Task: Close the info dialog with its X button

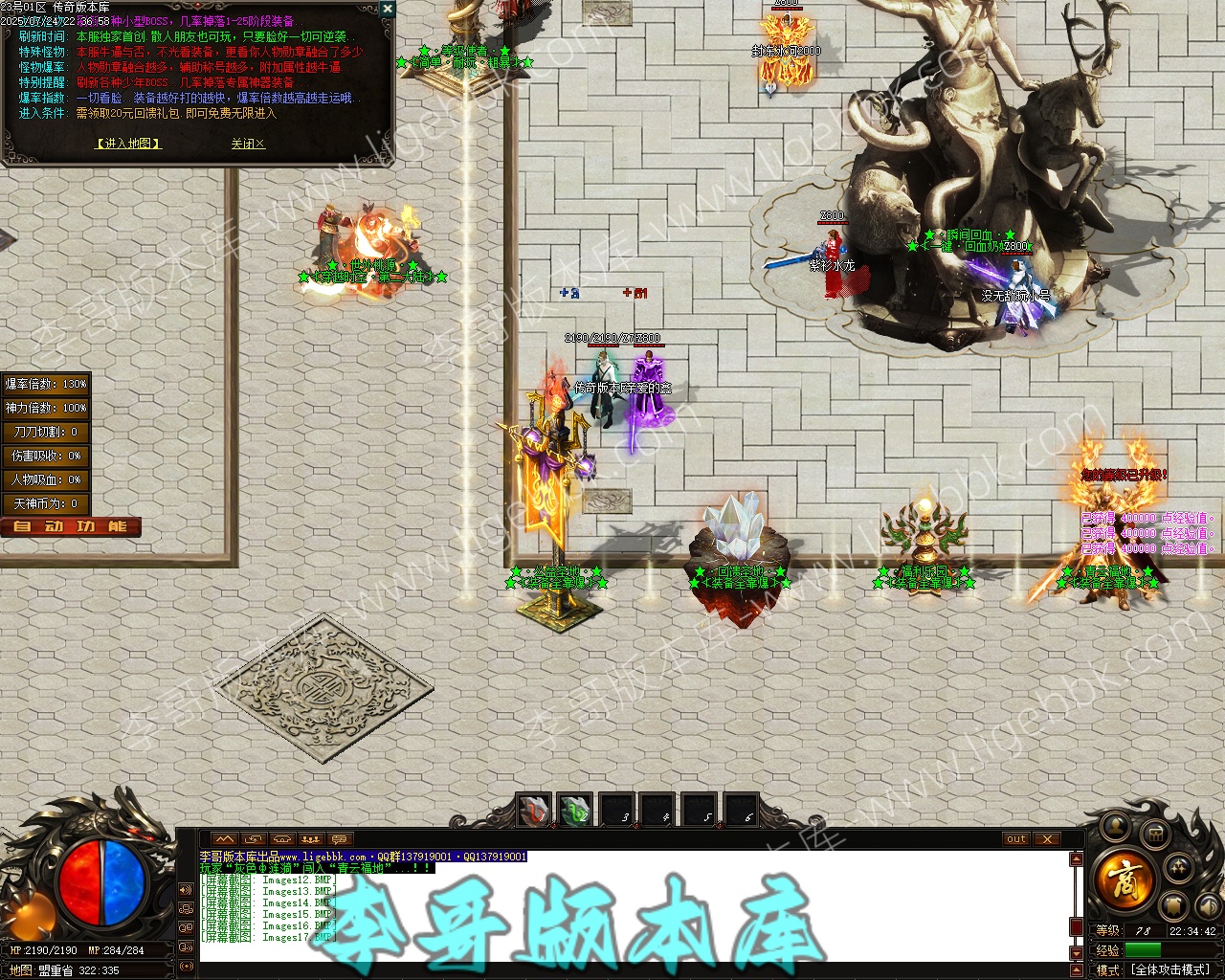Action: pos(387,9)
